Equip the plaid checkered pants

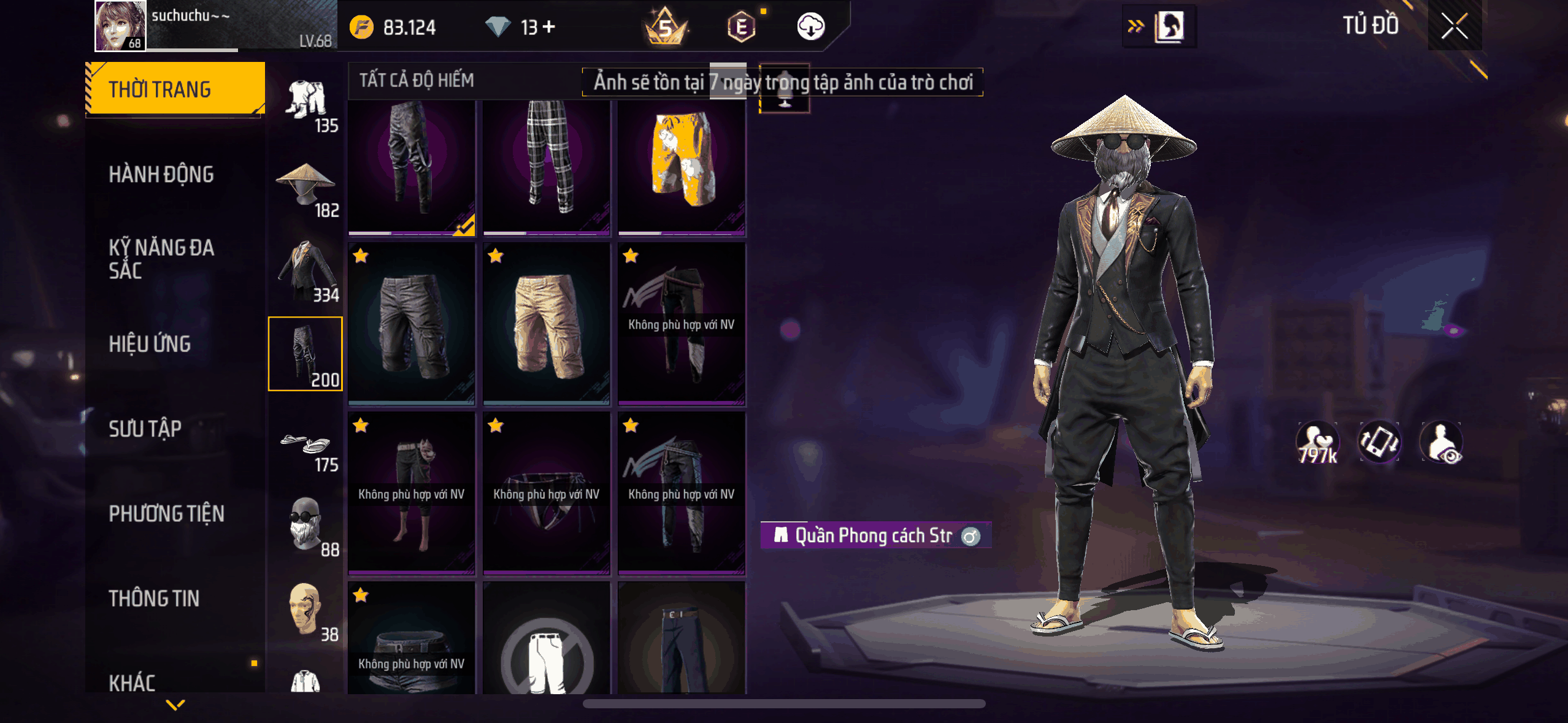tap(547, 166)
